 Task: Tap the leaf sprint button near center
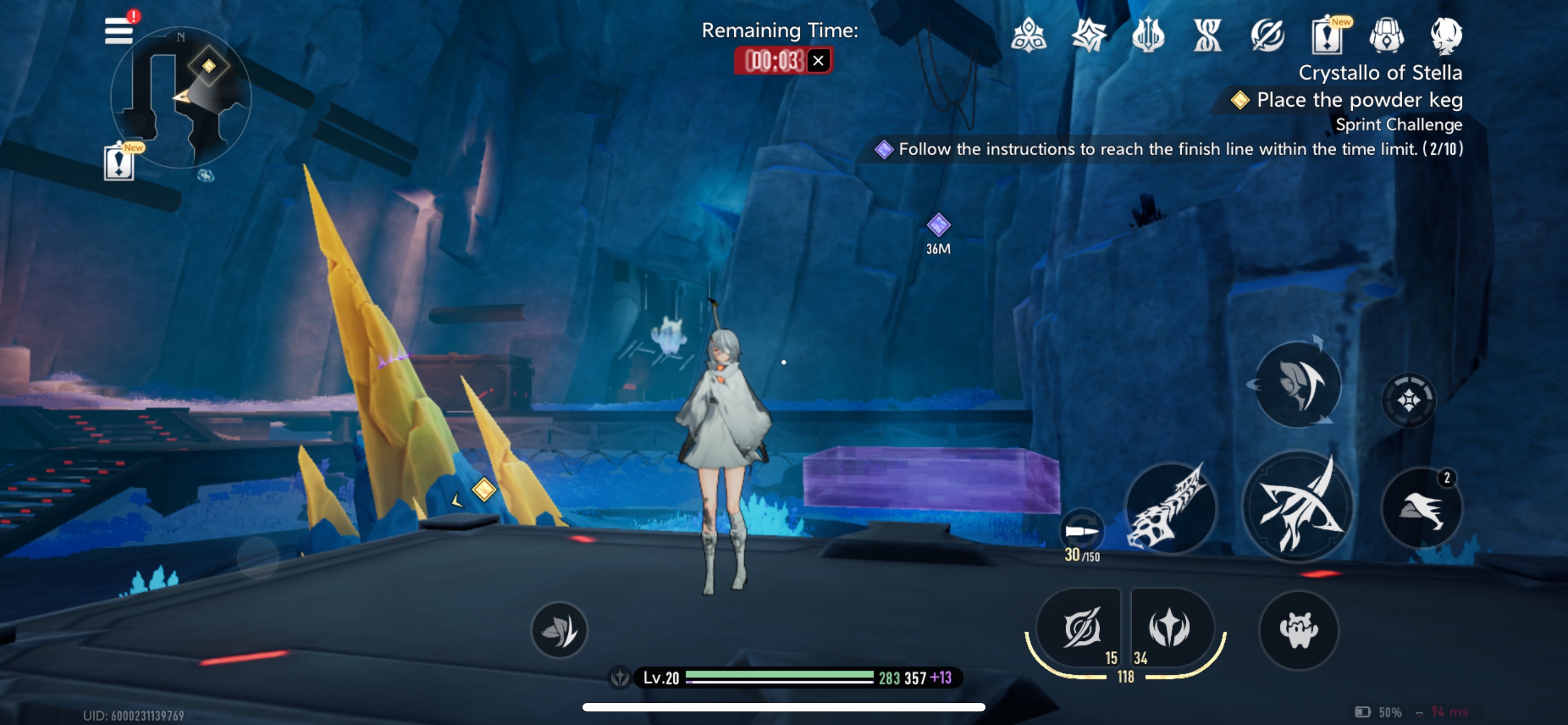pyautogui.click(x=559, y=630)
